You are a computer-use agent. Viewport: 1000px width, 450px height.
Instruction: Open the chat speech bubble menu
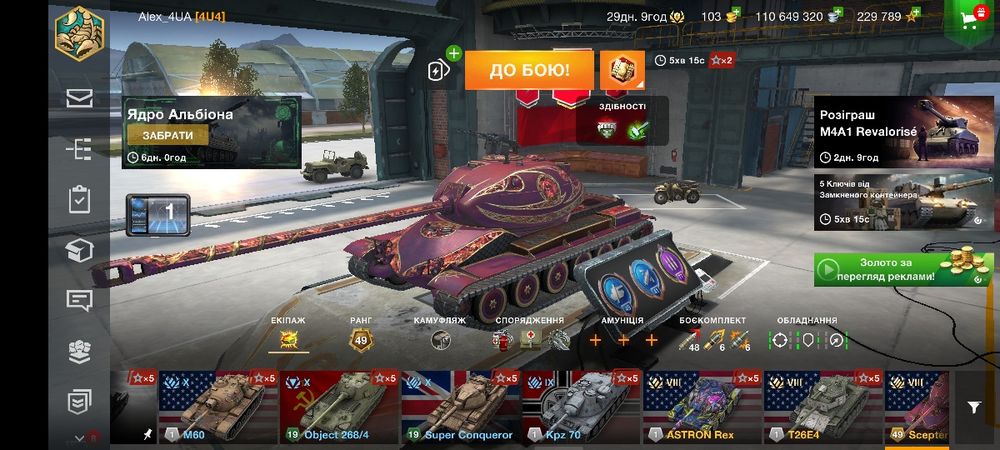[80, 300]
